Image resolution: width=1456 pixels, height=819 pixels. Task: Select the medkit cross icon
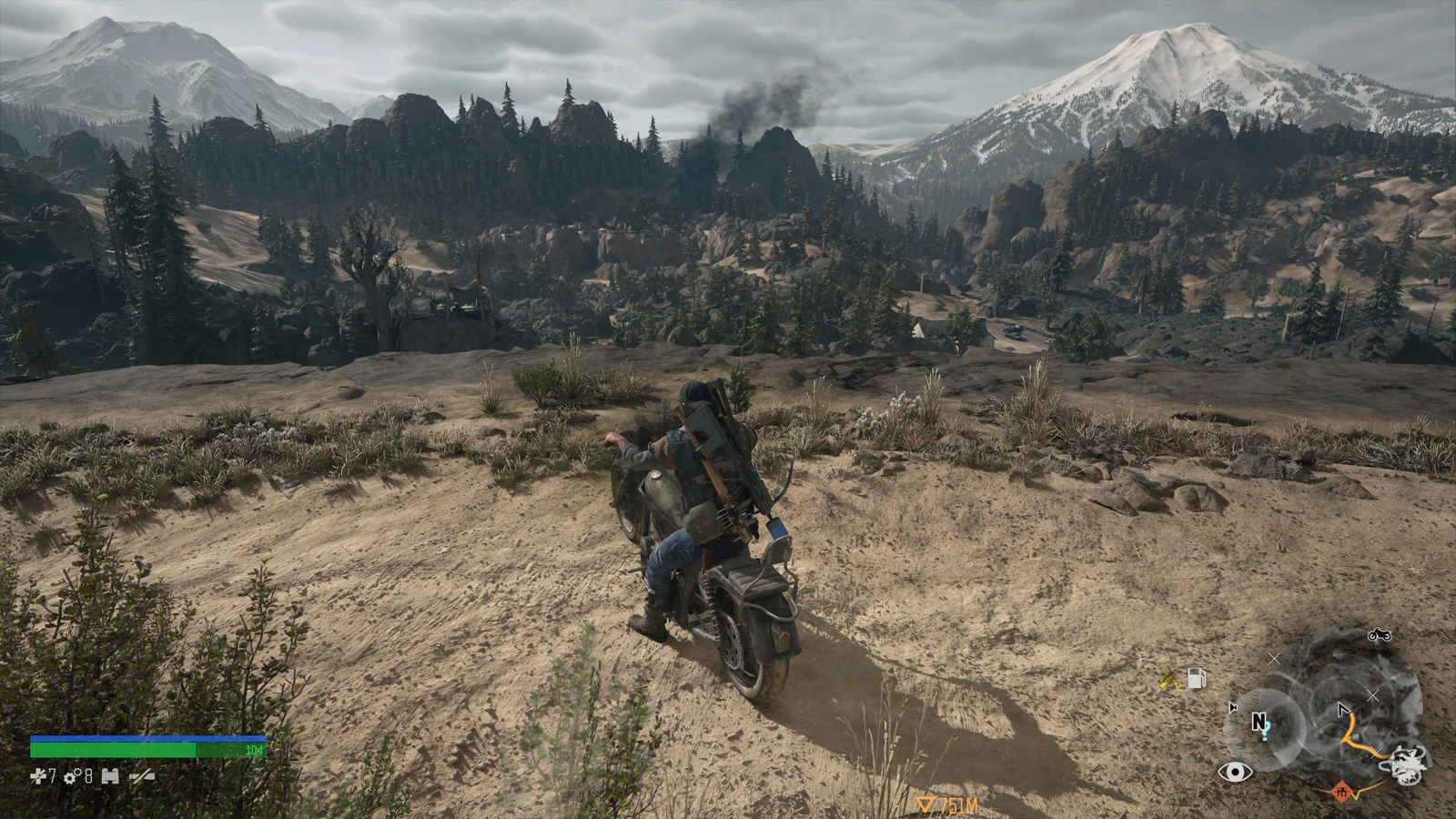pos(37,776)
